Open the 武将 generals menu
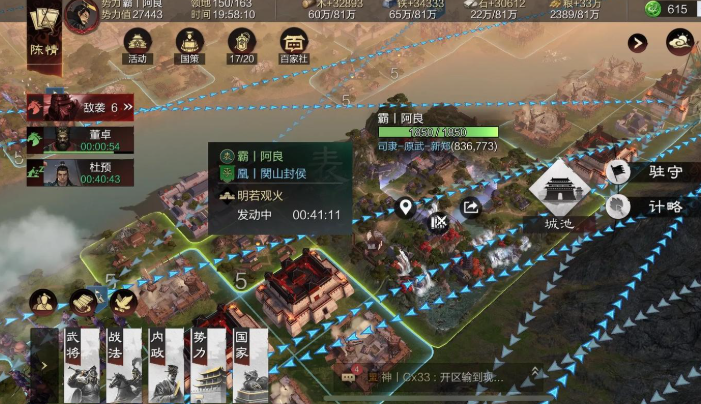The image size is (701, 404). click(x=79, y=365)
